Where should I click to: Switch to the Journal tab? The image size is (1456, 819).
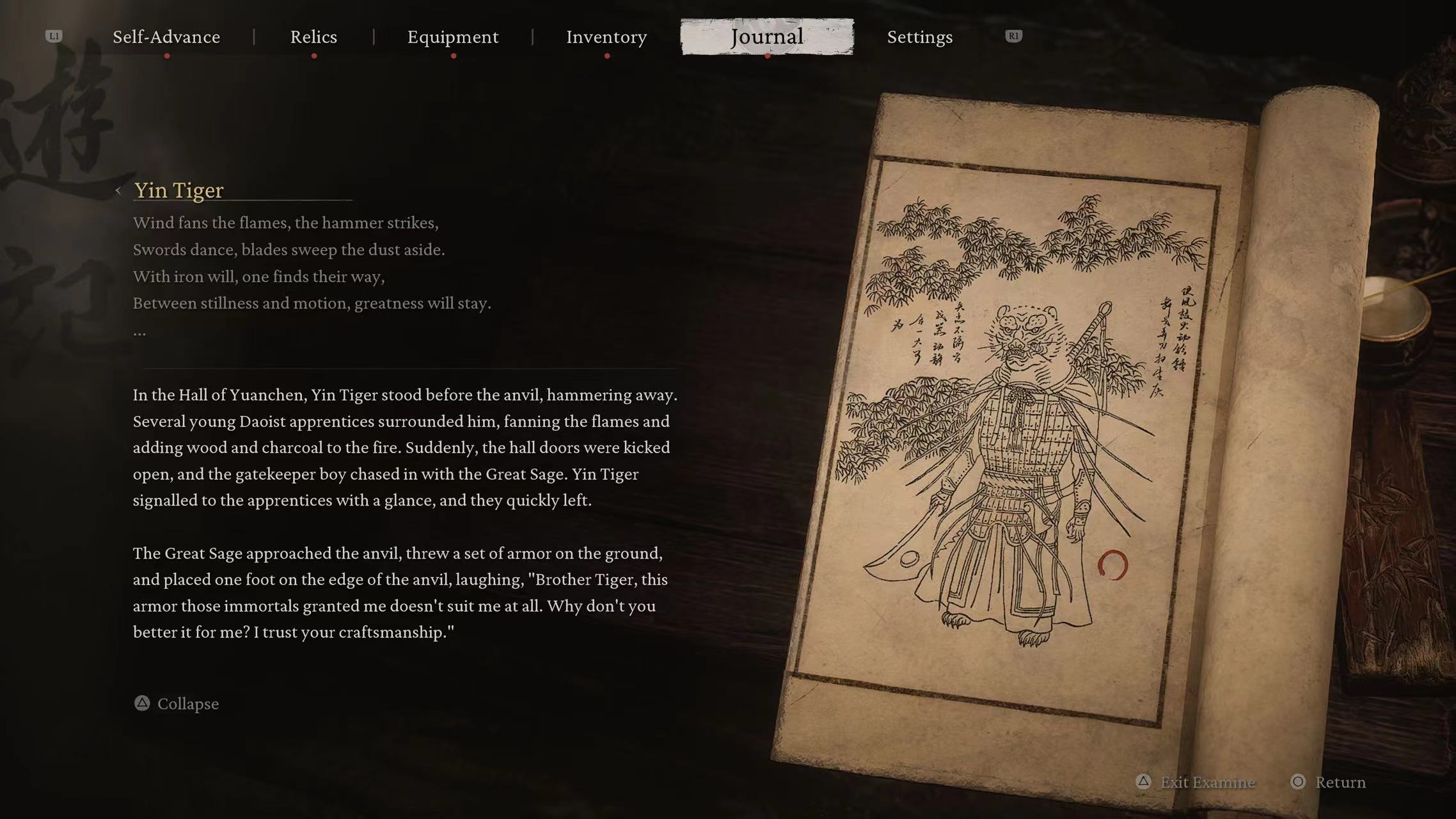766,37
